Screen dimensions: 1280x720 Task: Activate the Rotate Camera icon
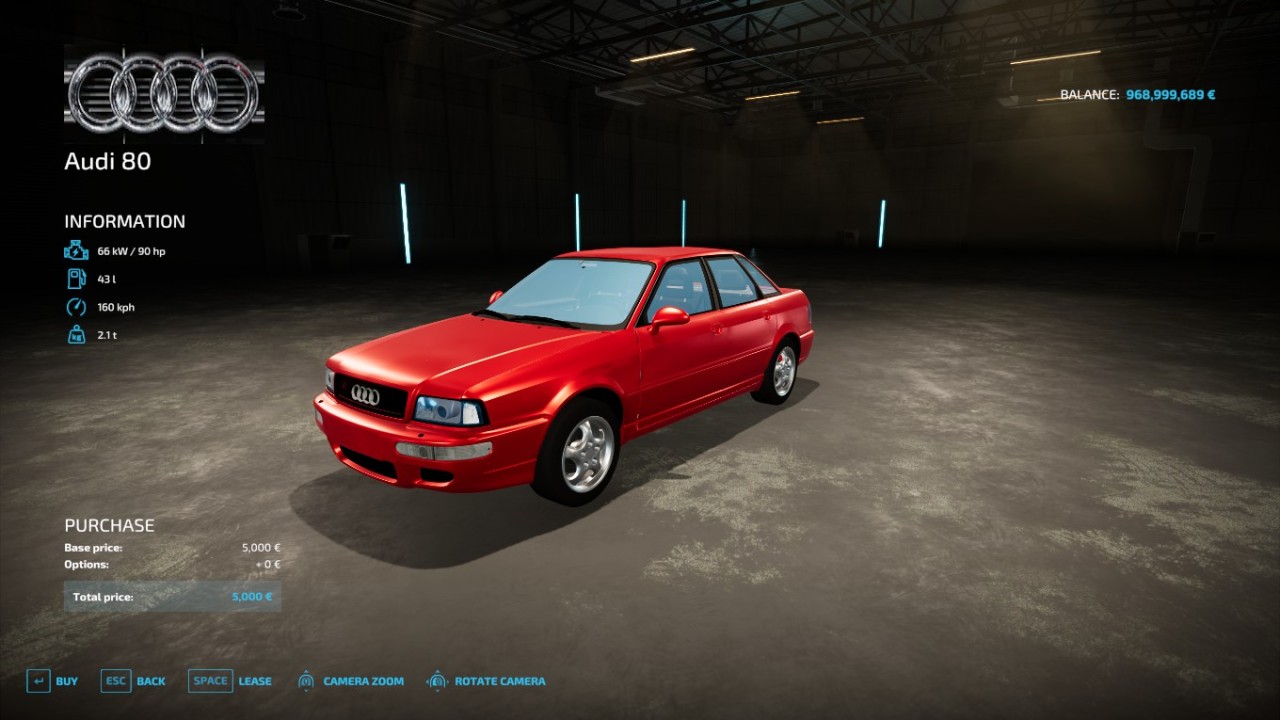click(x=436, y=680)
